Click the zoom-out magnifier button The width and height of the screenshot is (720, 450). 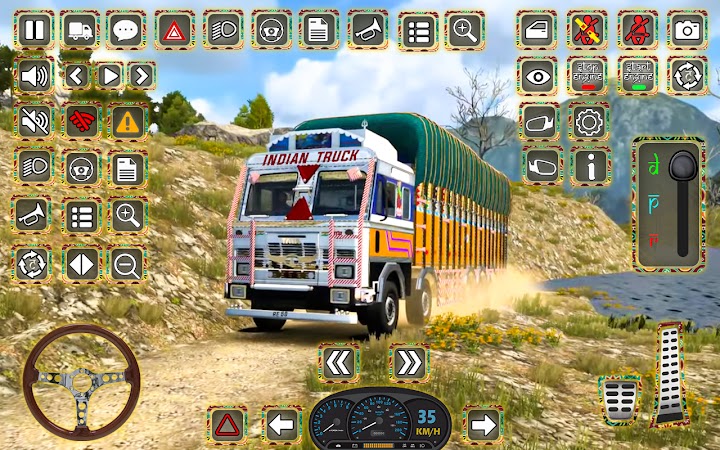point(127,264)
